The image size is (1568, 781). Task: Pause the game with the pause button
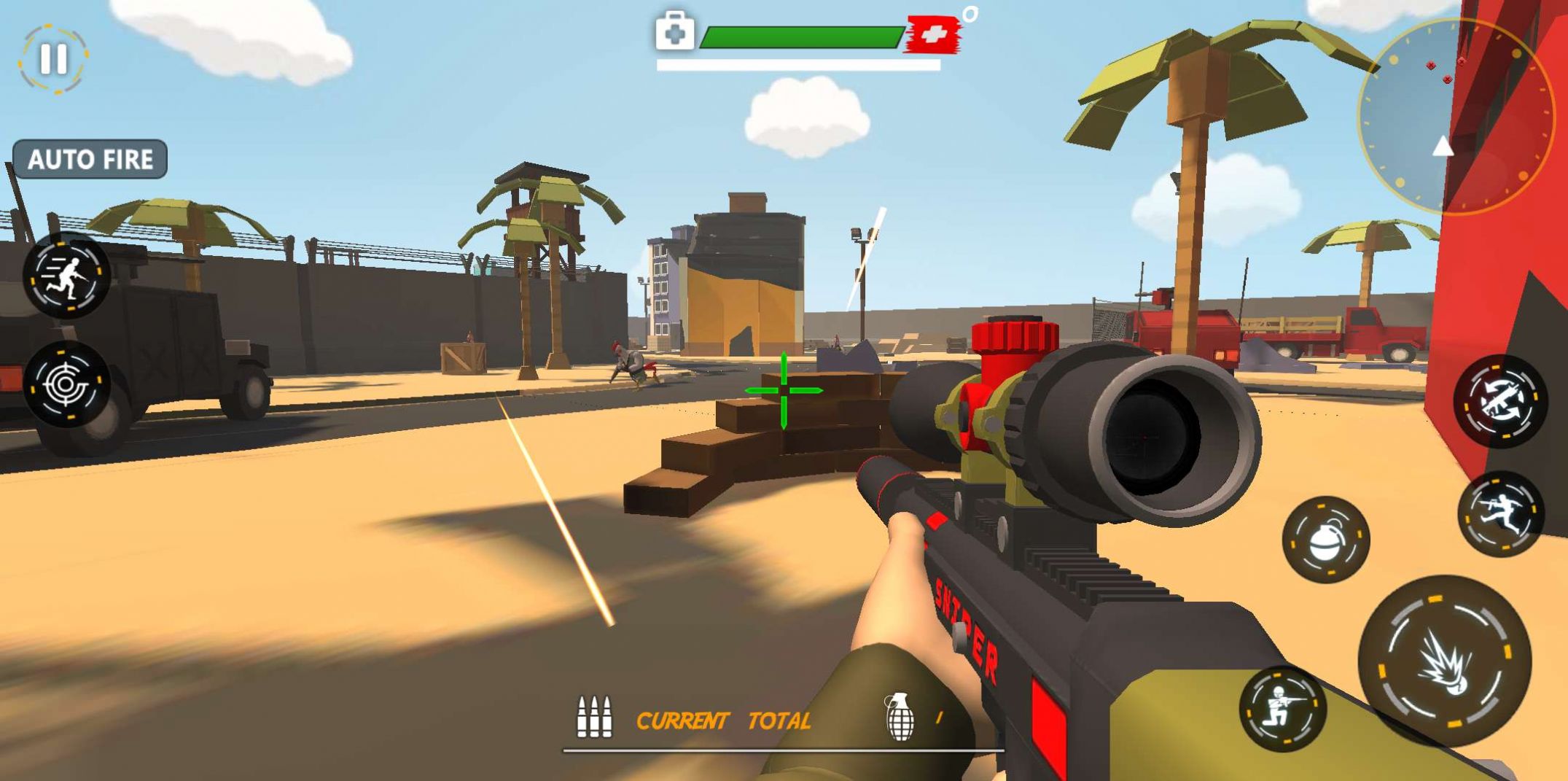[53, 59]
